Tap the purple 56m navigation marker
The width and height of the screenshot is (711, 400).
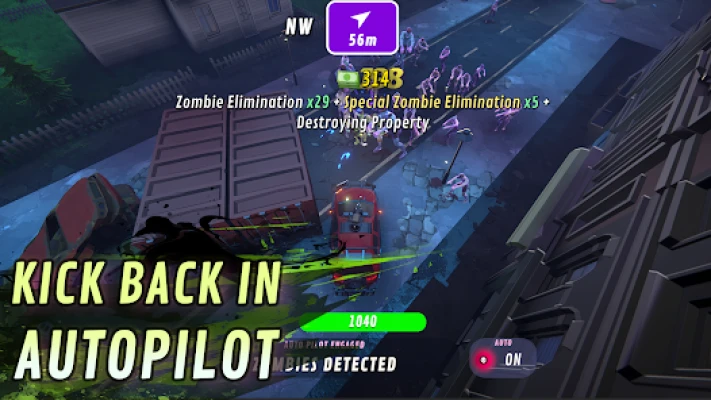tap(362, 27)
